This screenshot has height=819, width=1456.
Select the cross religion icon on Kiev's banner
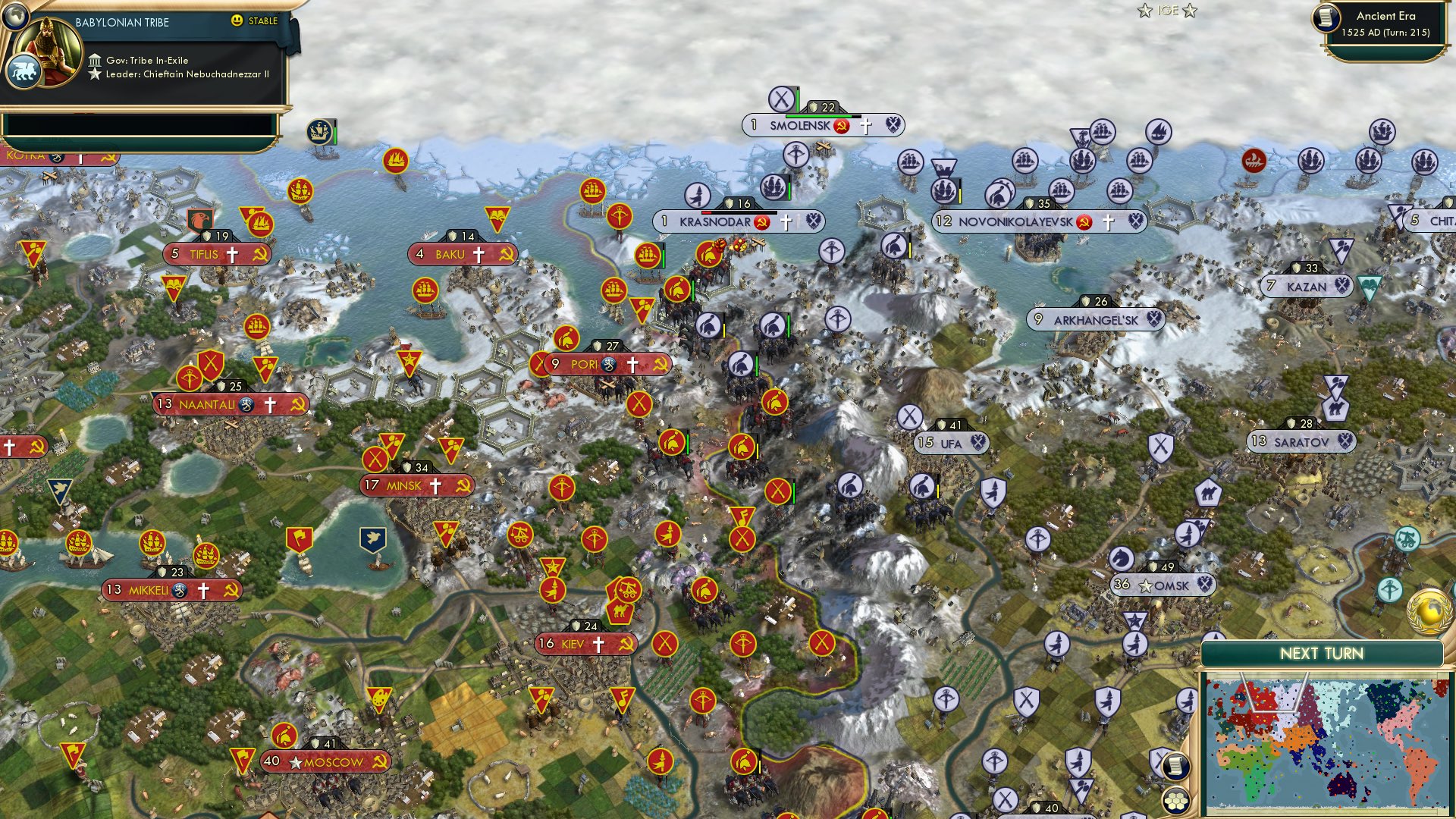click(x=598, y=645)
